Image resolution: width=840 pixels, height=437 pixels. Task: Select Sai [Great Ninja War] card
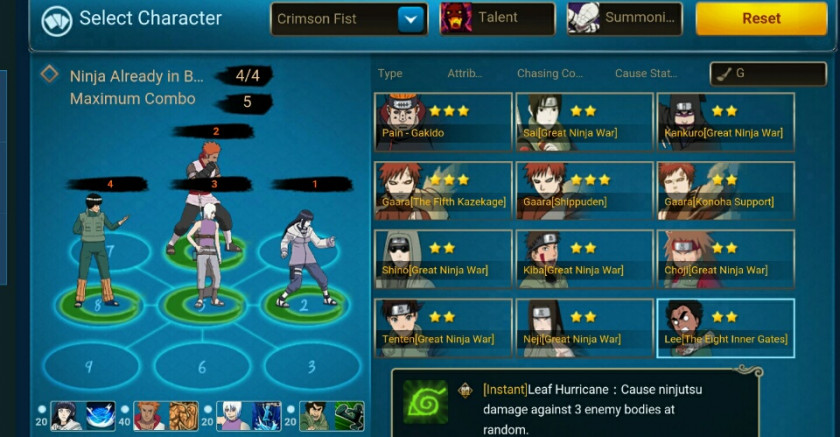pos(584,122)
